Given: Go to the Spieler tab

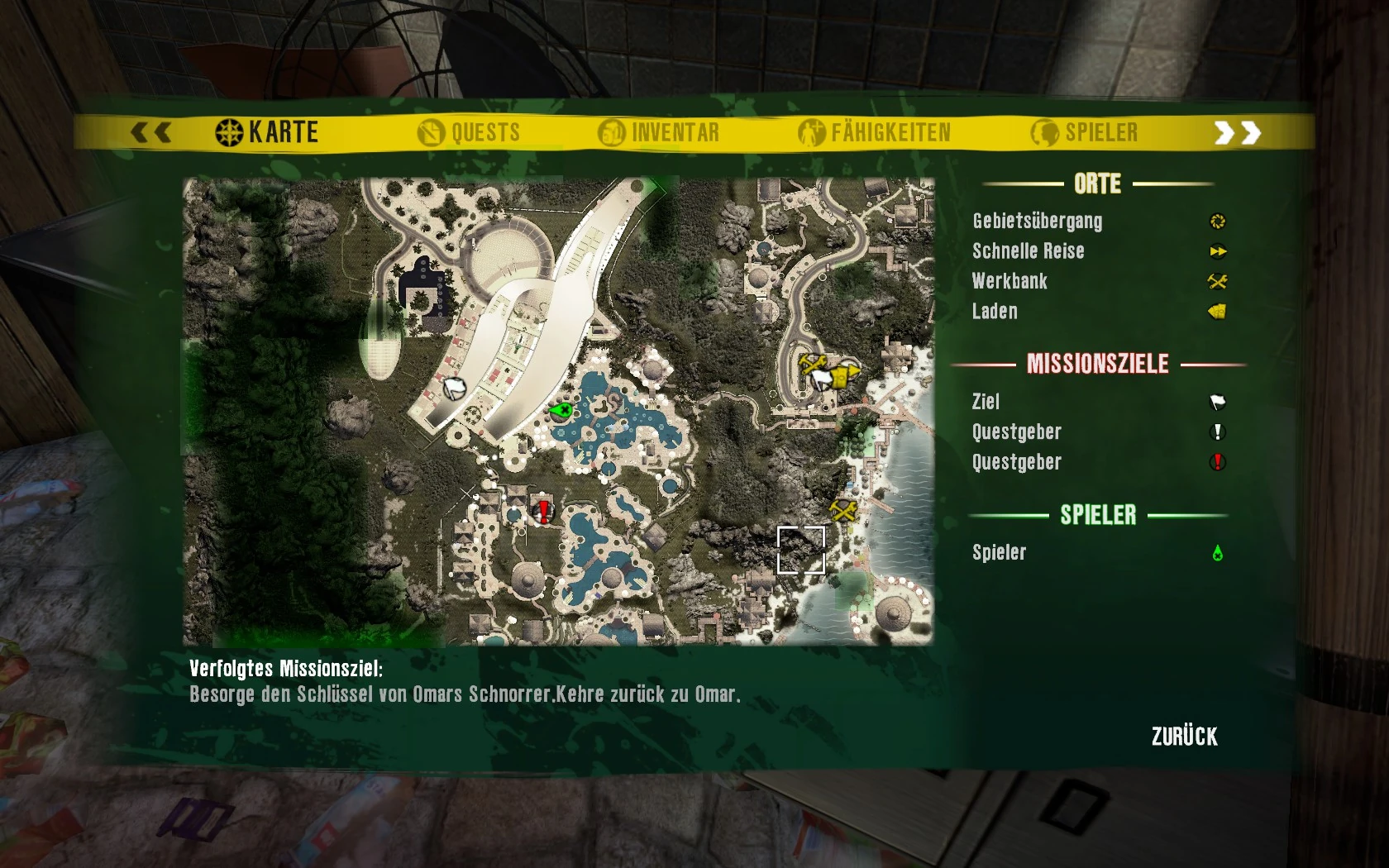Looking at the screenshot, I should (1085, 132).
